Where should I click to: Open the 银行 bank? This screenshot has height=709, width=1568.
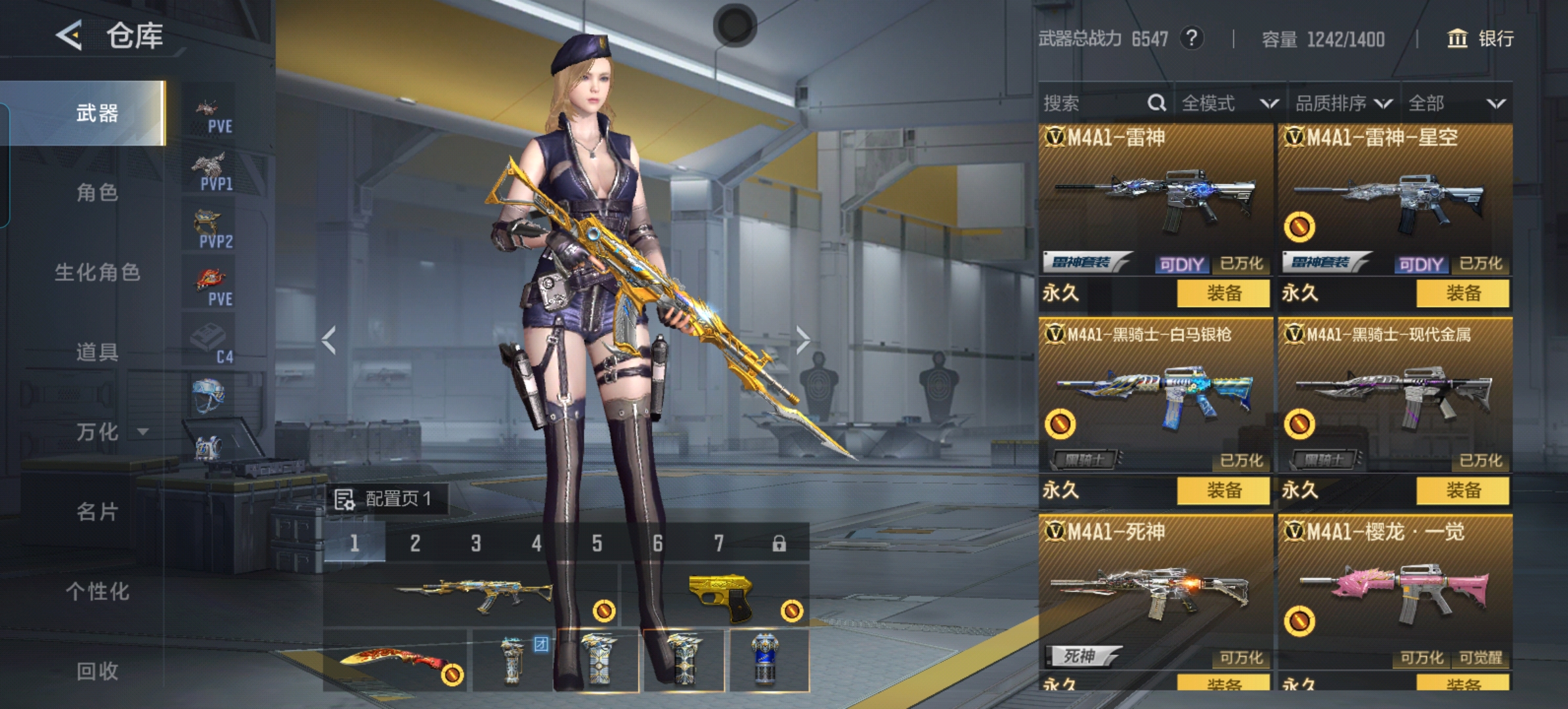(x=1480, y=39)
